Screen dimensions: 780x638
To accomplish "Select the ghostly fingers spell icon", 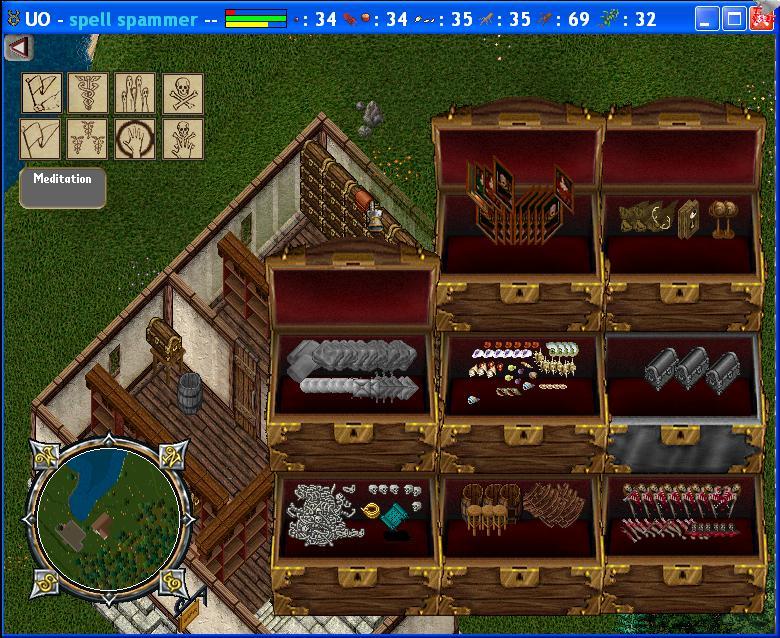I will click(135, 93).
